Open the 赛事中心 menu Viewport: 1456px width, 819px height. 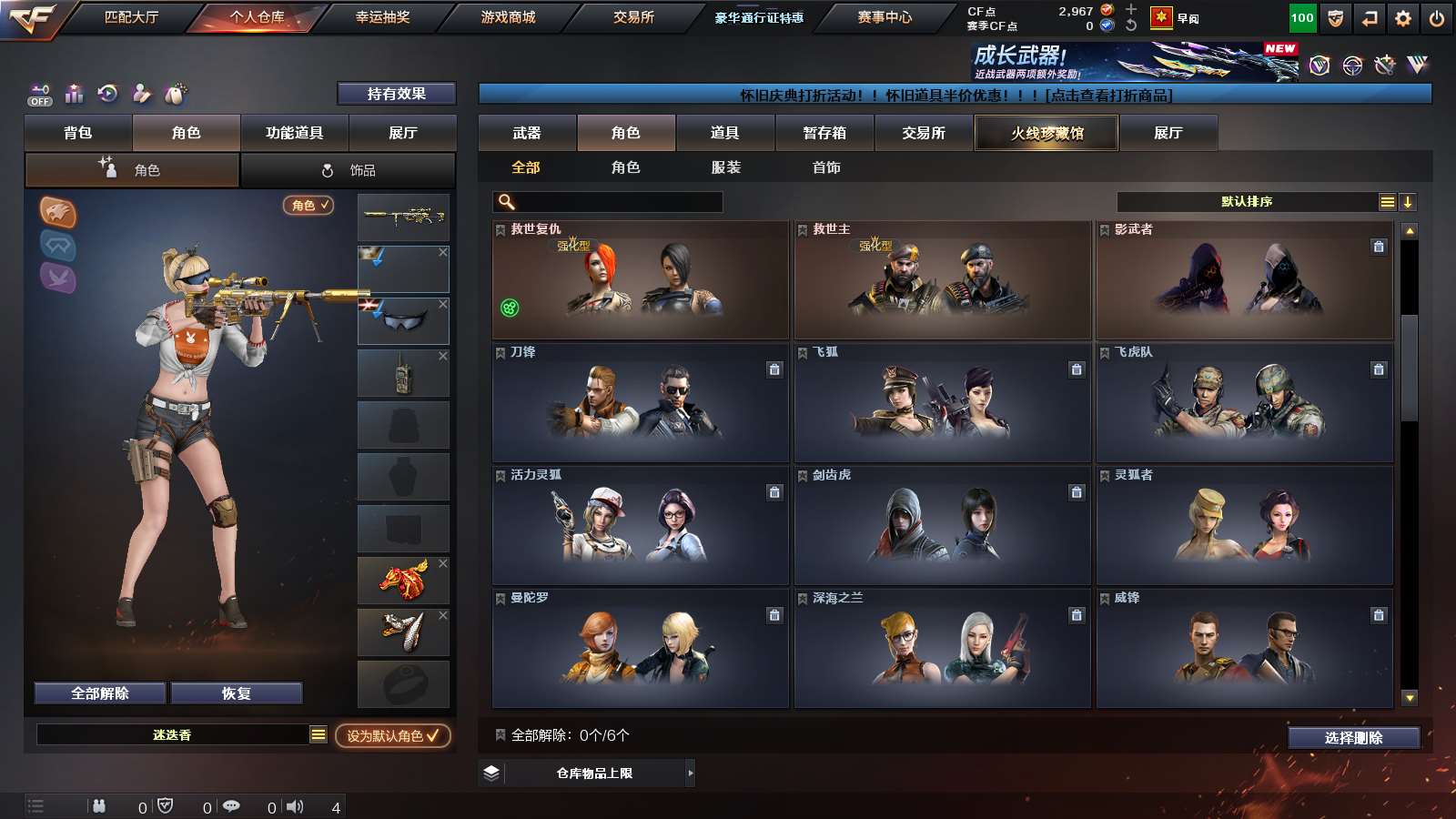pyautogui.click(x=884, y=17)
